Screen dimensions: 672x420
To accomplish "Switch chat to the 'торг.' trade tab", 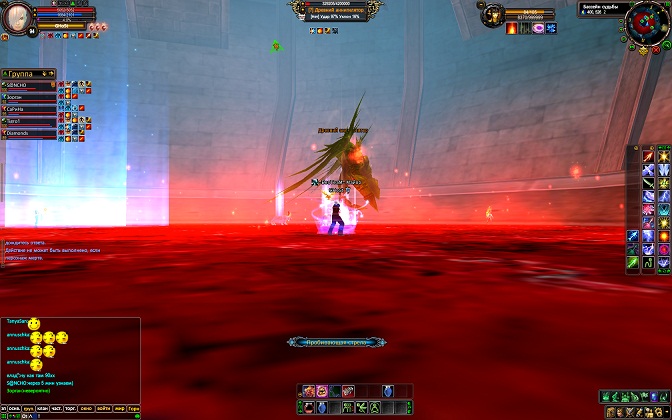I will pyautogui.click(x=72, y=409).
